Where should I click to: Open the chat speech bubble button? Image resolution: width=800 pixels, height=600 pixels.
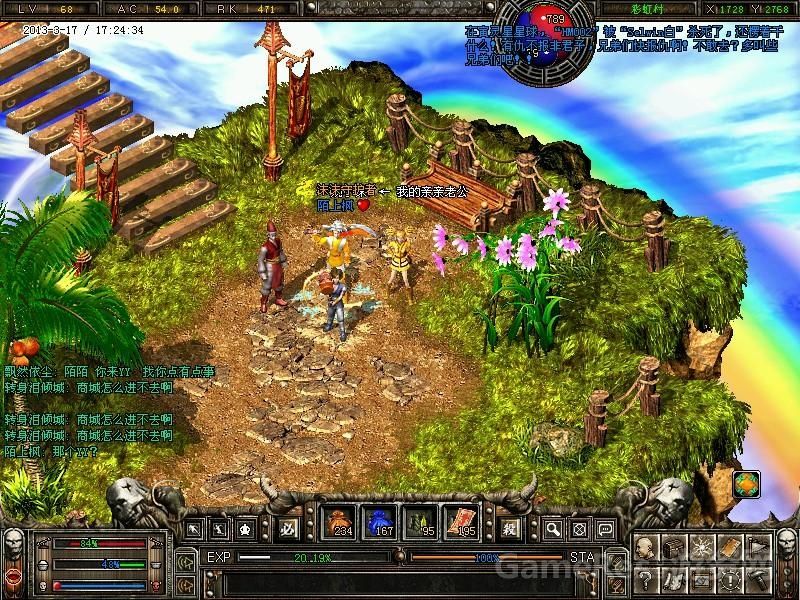[602, 528]
